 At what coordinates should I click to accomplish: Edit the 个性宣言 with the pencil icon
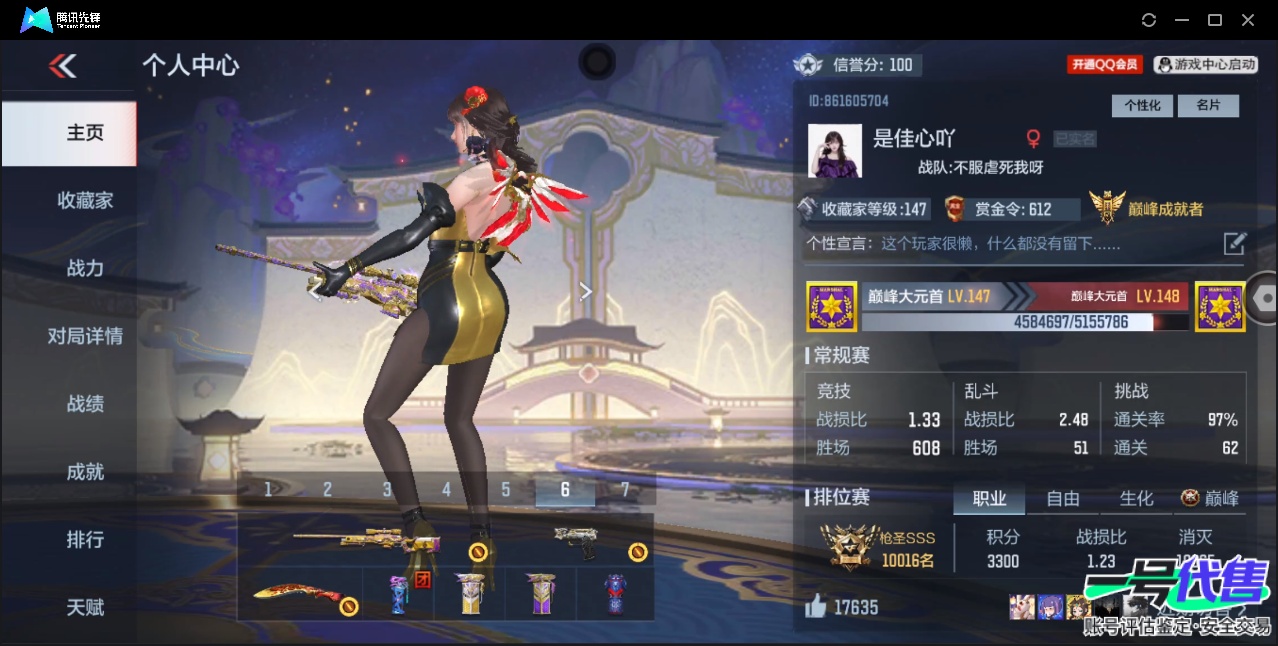click(1235, 243)
